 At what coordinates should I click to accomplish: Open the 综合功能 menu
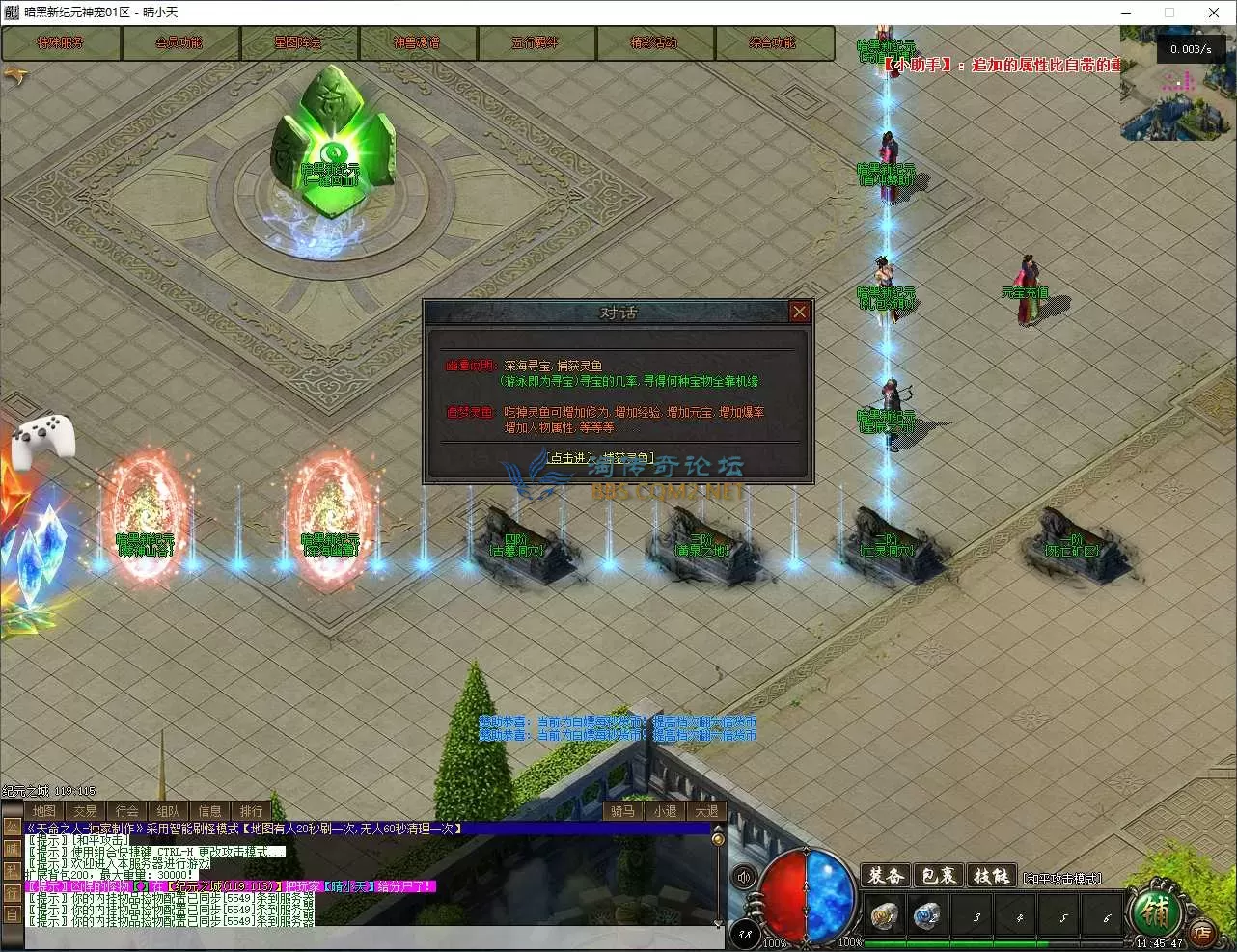773,43
